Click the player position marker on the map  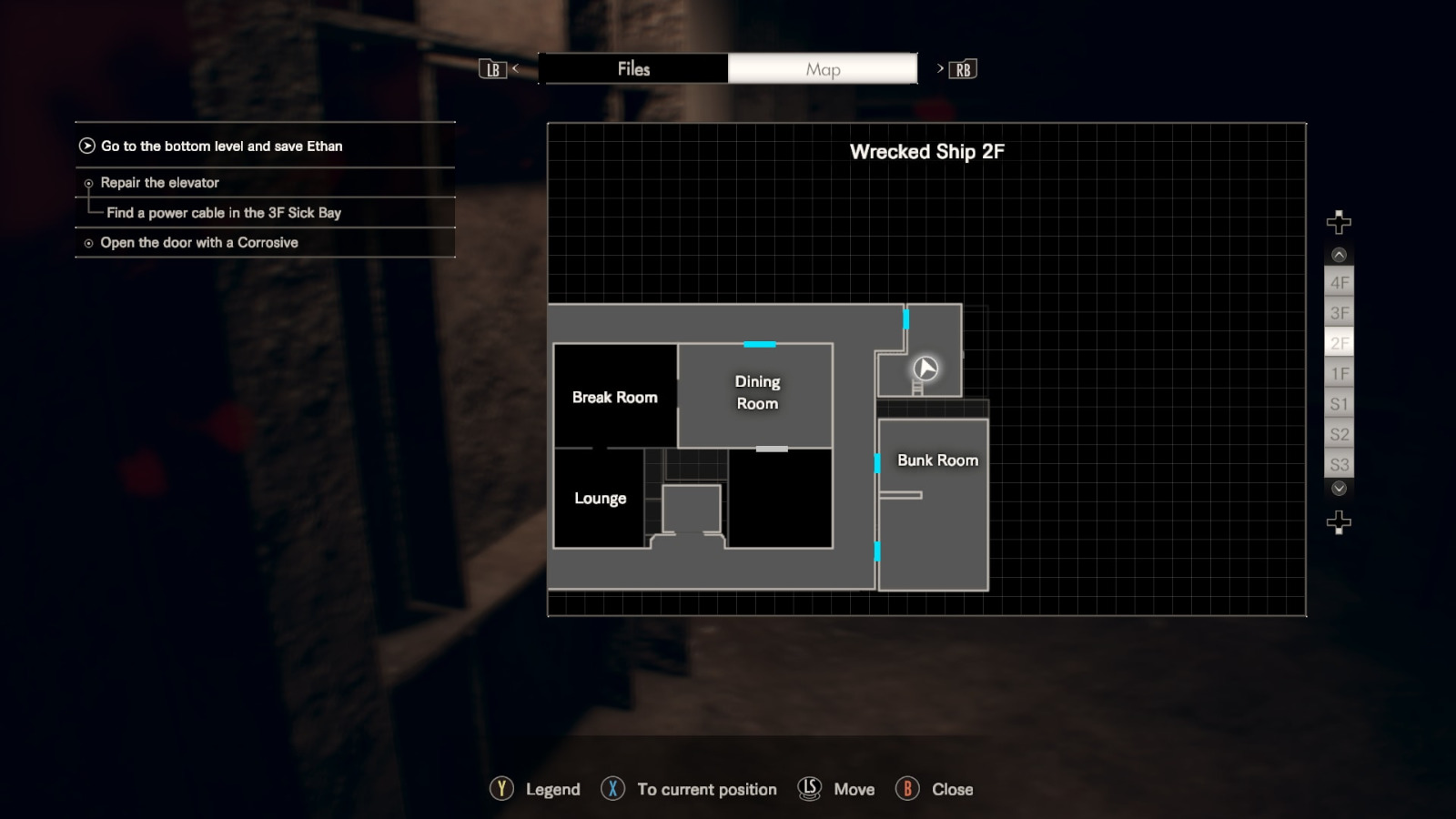point(924,369)
